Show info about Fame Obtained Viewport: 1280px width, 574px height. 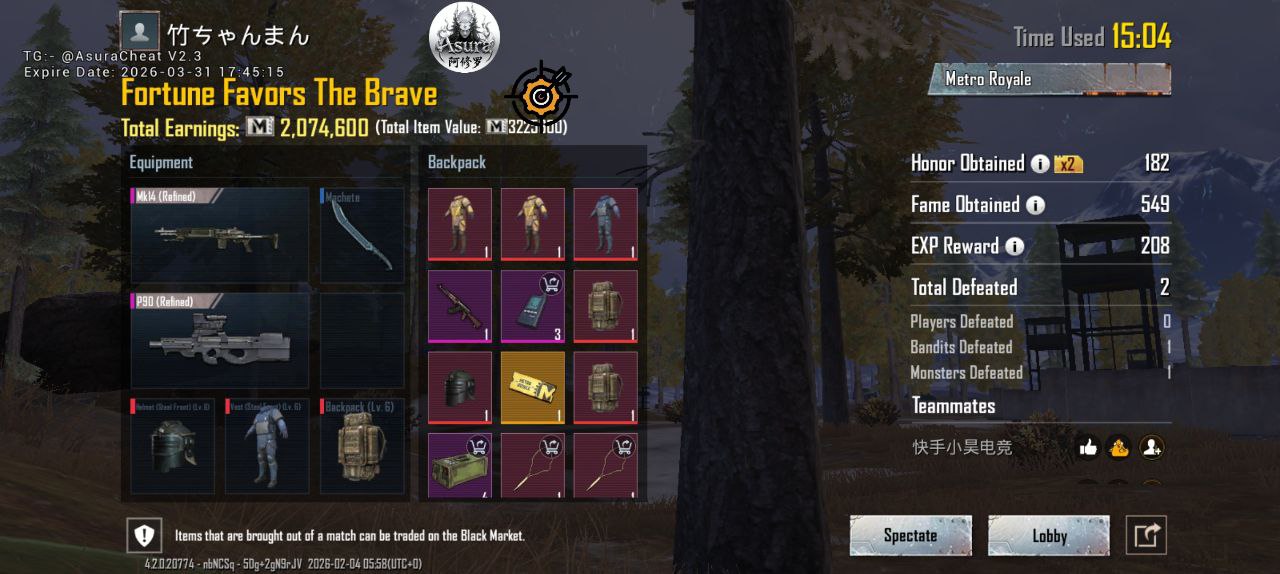(1035, 205)
